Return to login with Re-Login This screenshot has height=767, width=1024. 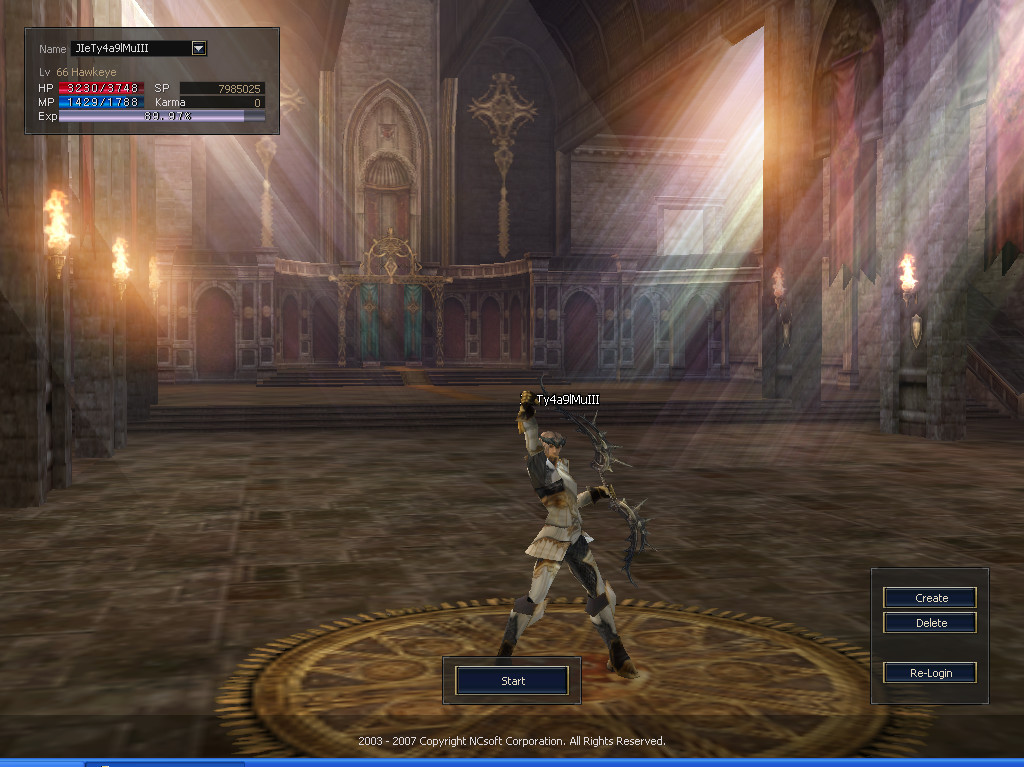930,673
